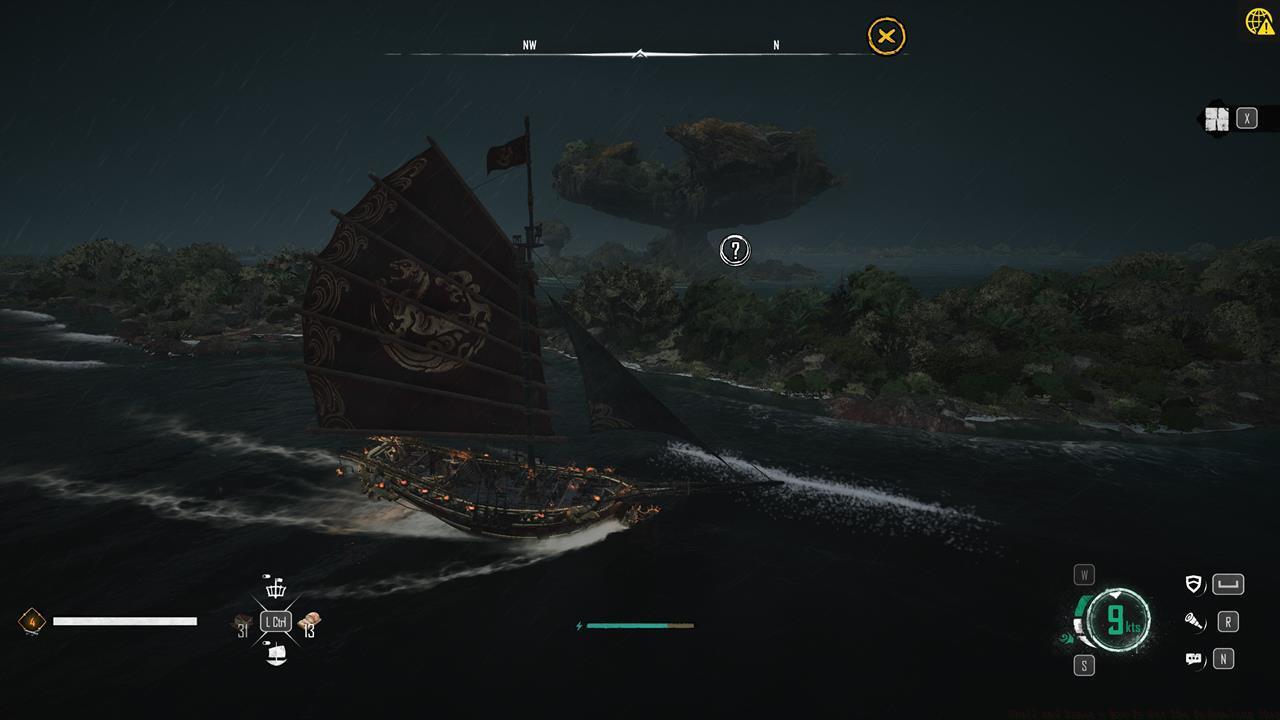This screenshot has height=720, width=1280.
Task: Activate the brace shield icon beside Spacebar prompt
Action: pyautogui.click(x=1193, y=584)
